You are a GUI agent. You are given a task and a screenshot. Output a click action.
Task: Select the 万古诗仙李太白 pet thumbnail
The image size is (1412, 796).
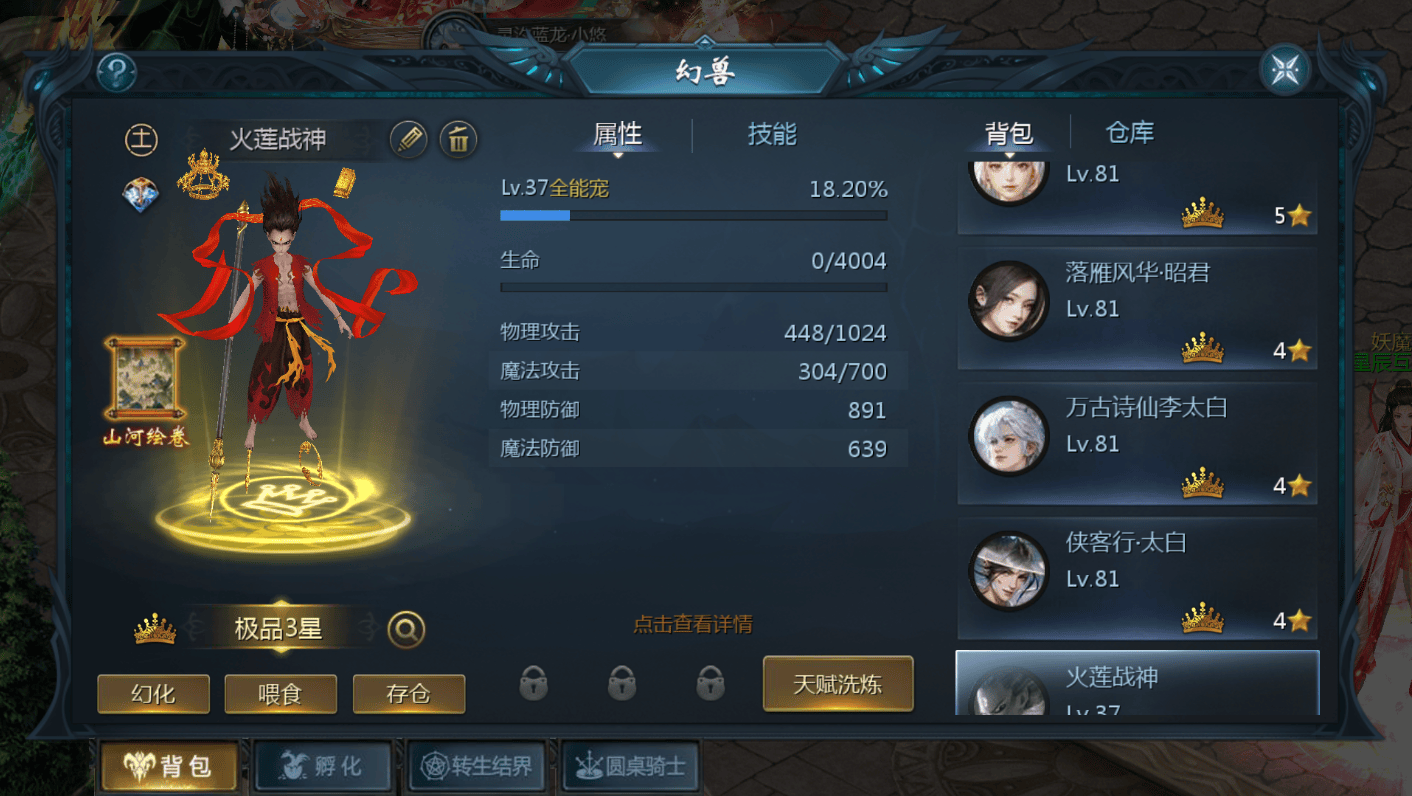point(1008,435)
